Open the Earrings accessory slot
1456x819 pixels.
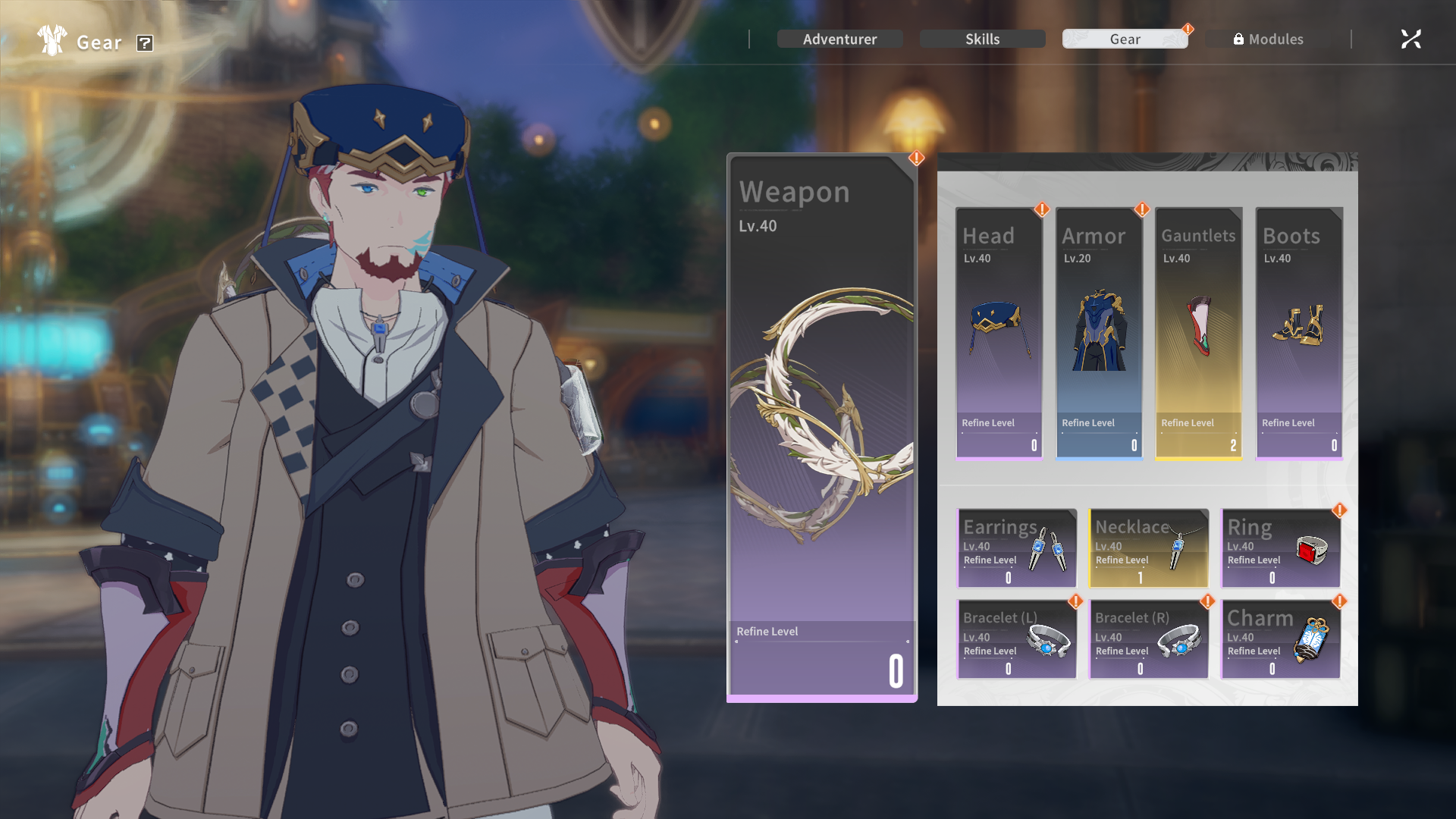click(x=1017, y=548)
